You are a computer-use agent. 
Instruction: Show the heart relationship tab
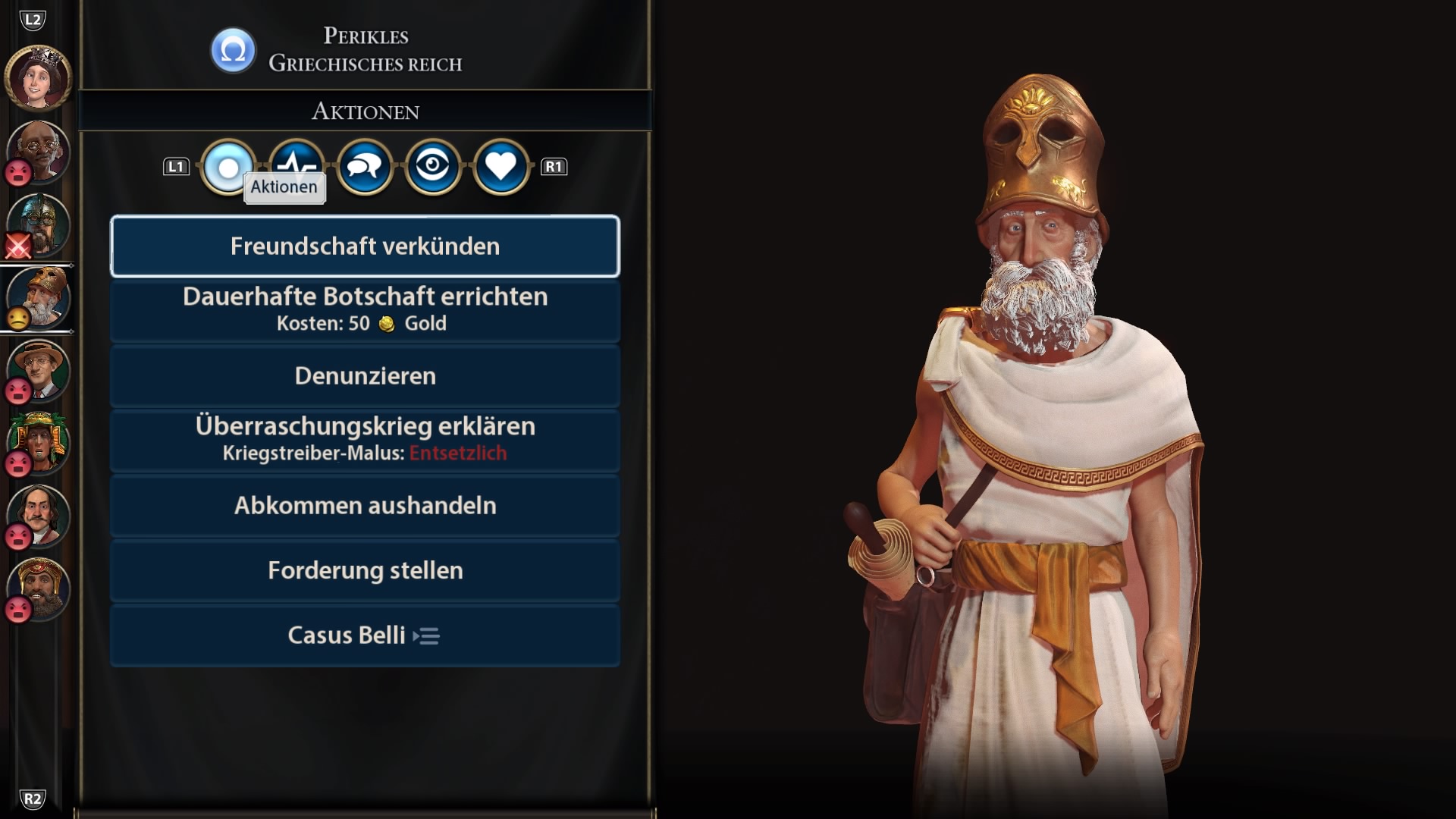tap(500, 167)
